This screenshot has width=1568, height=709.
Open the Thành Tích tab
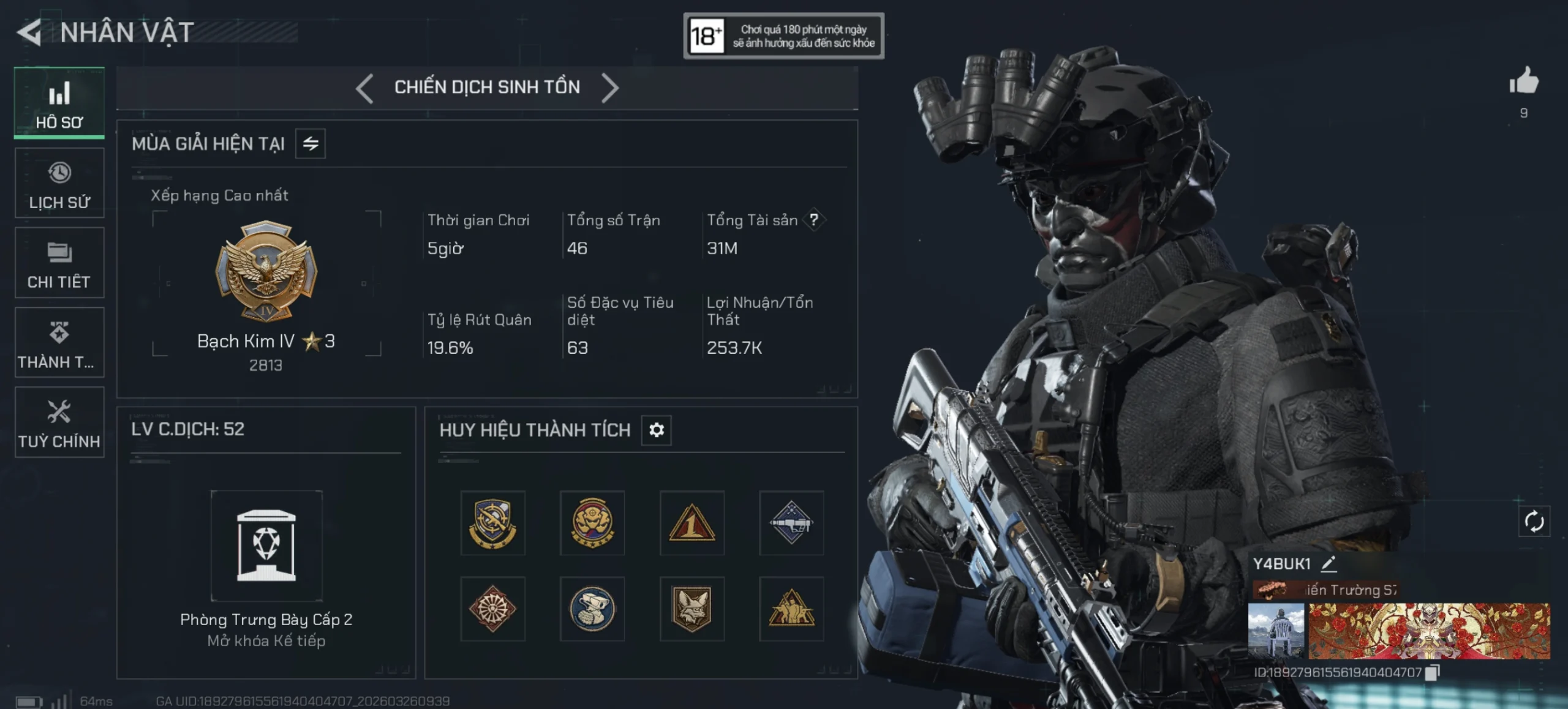(59, 343)
